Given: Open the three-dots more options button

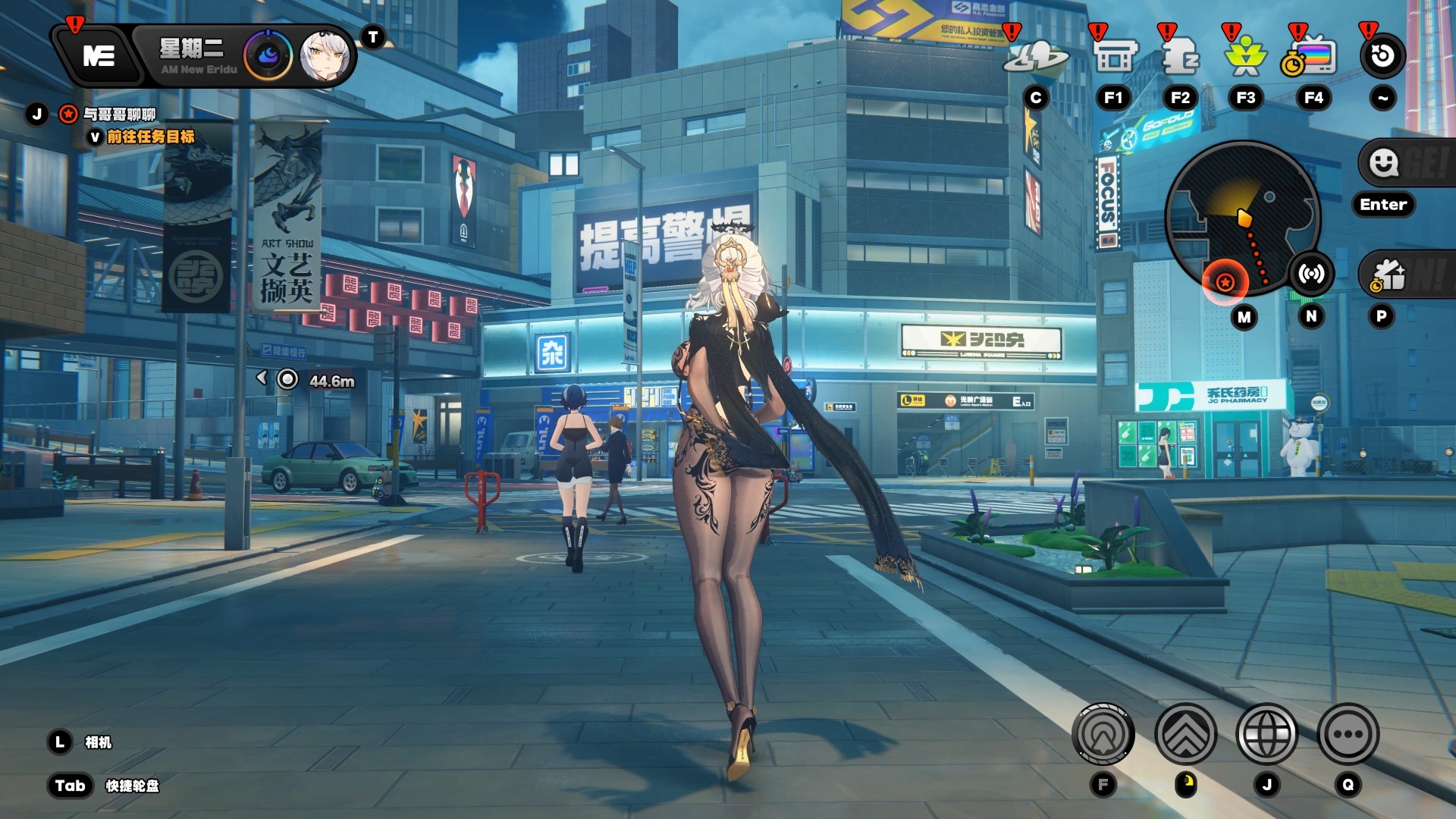Looking at the screenshot, I should tap(1348, 734).
